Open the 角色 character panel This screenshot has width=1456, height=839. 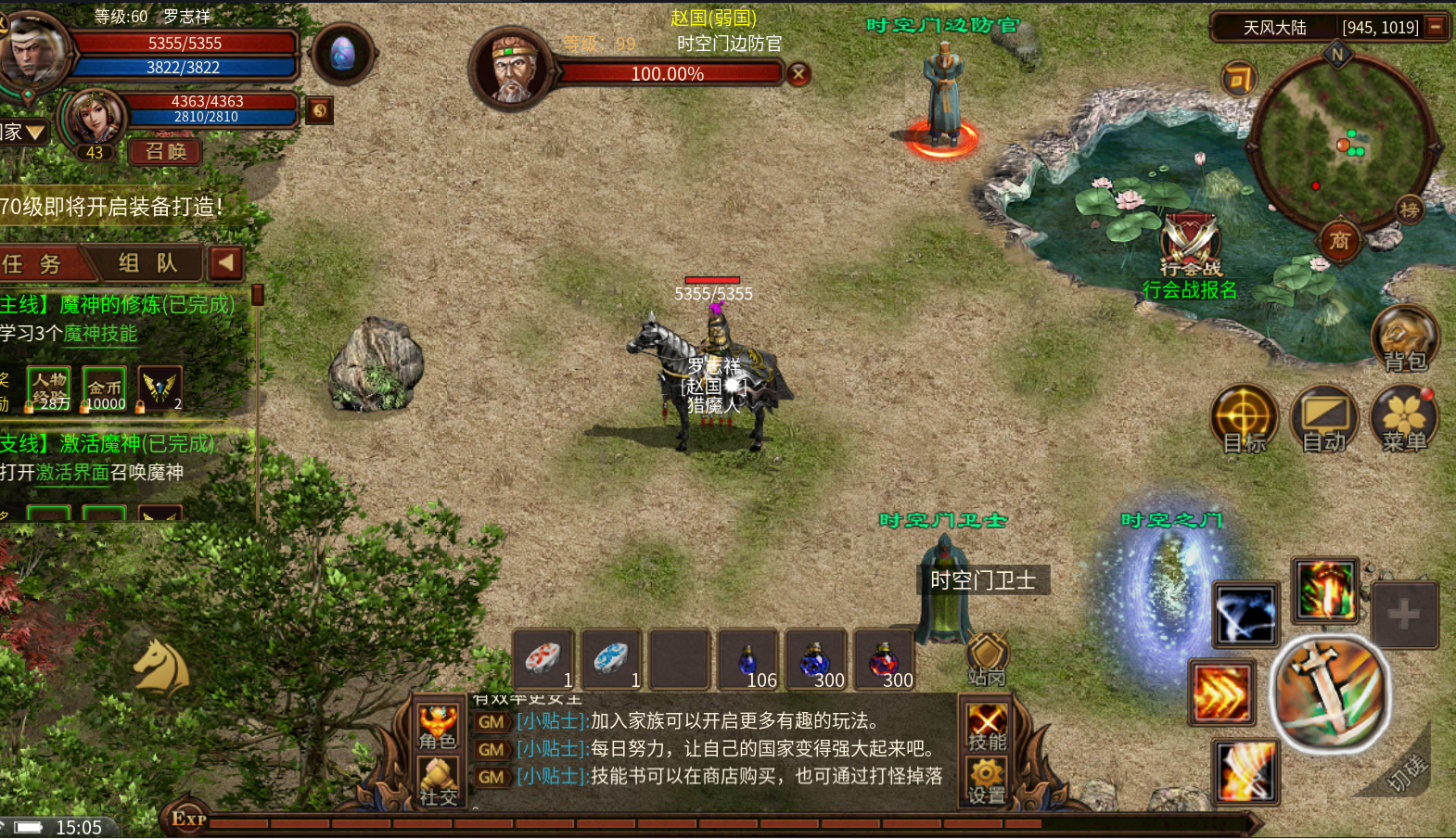(438, 727)
